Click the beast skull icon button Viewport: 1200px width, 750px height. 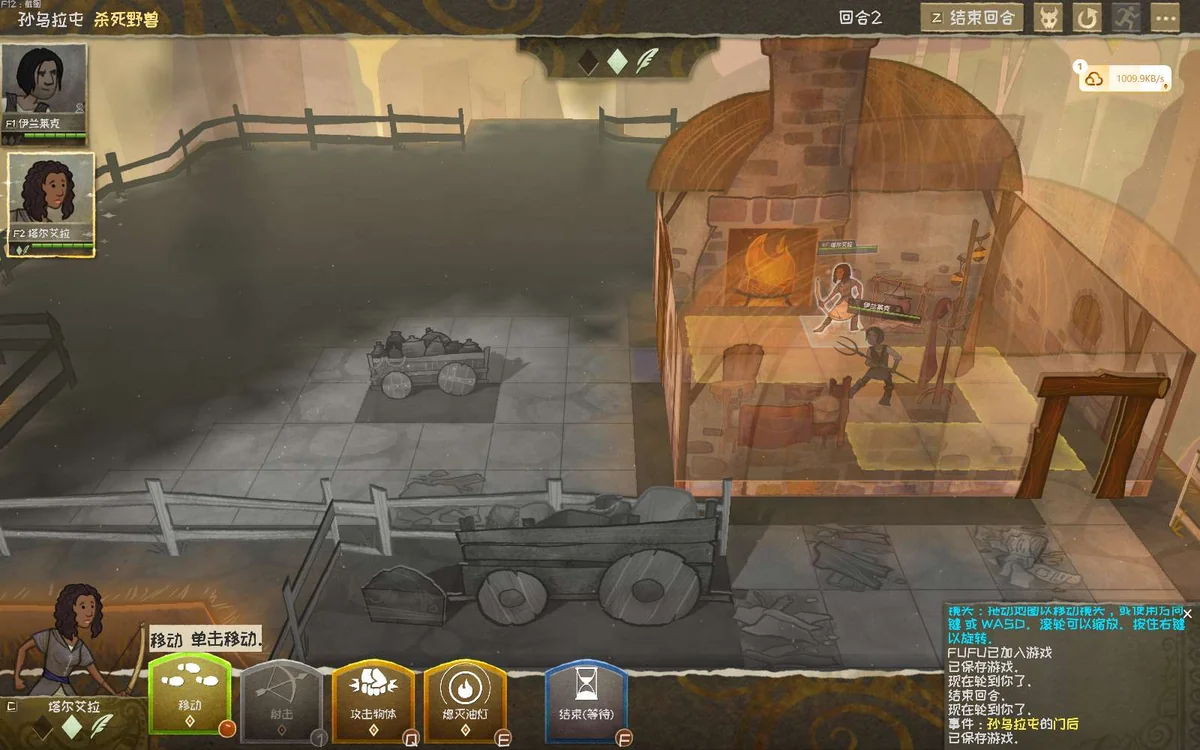[1049, 18]
